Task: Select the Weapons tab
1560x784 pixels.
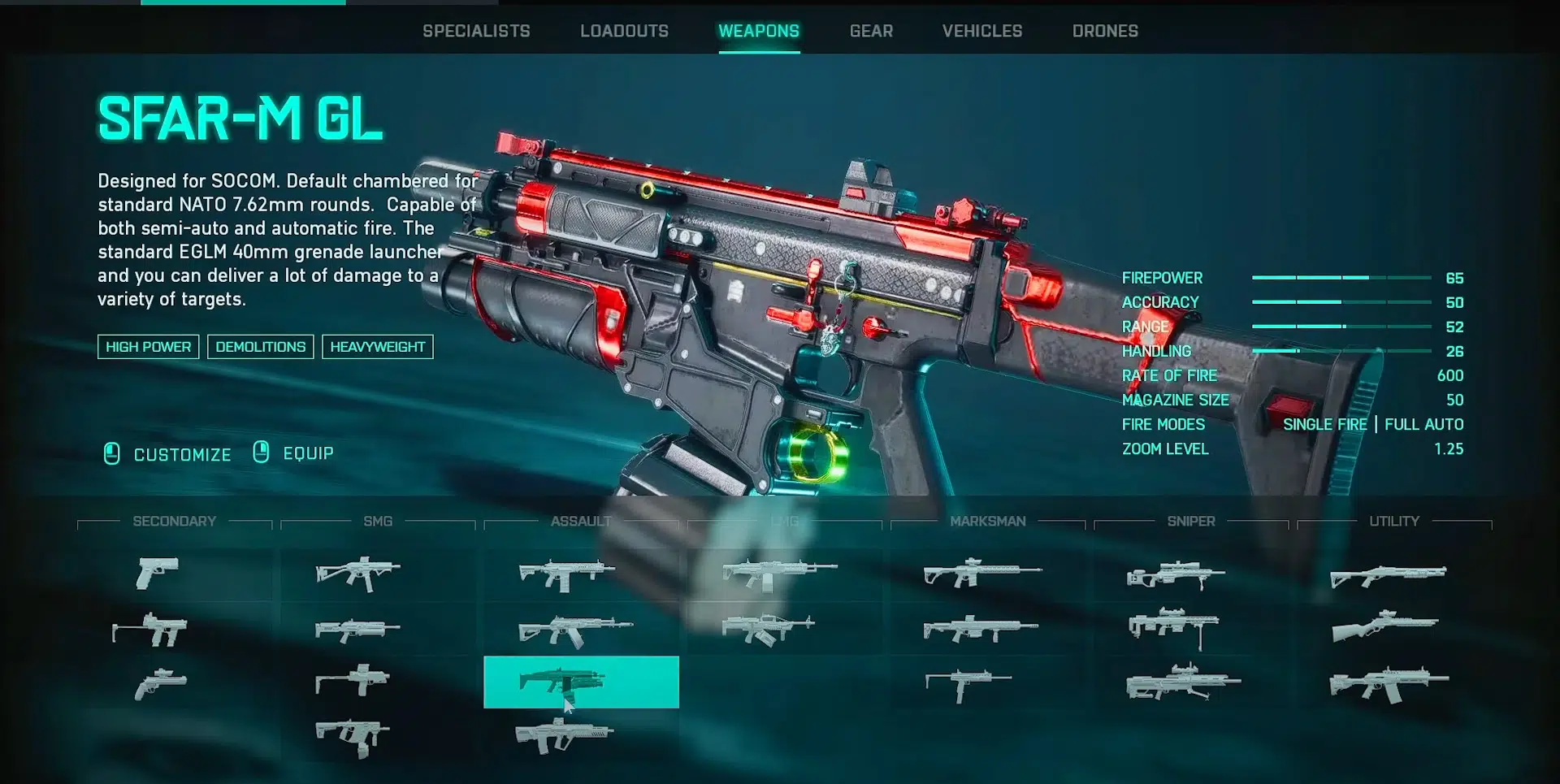Action: [759, 31]
